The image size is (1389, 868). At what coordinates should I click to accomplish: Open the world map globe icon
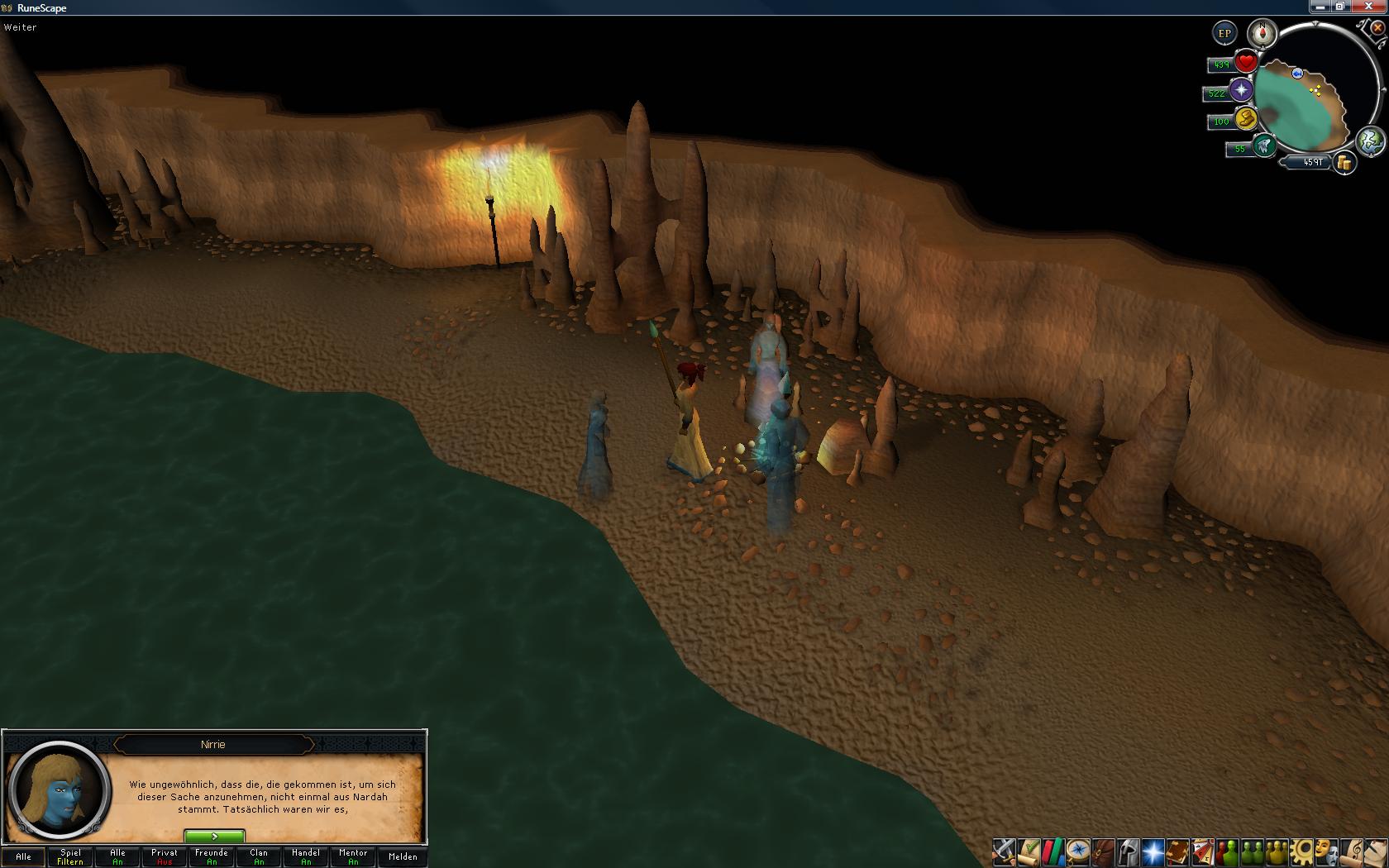[1370, 140]
